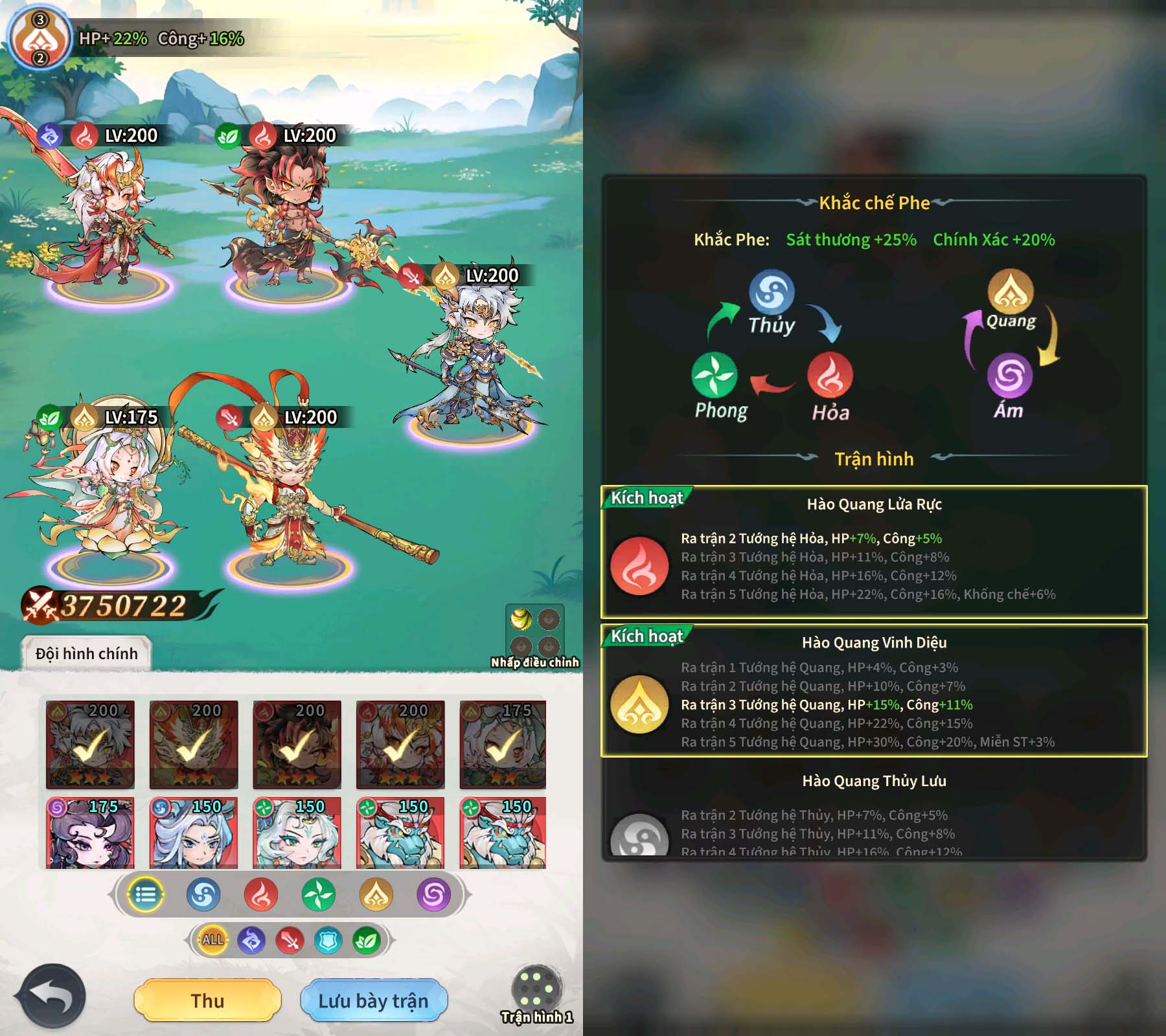Filter heroes by Thủy water element
The width and height of the screenshot is (1166, 1036).
(203, 895)
